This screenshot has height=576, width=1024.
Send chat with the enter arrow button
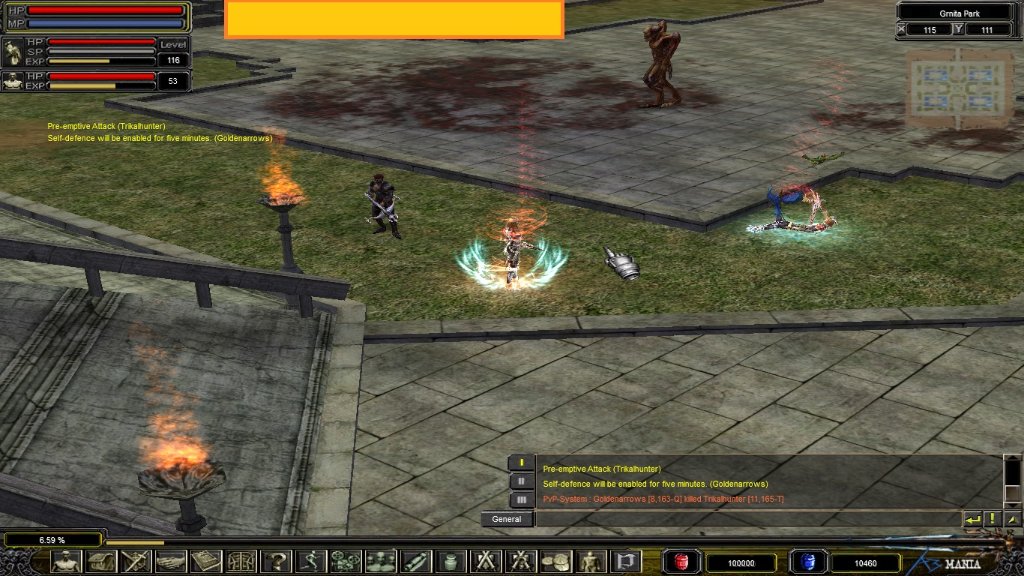pos(972,519)
